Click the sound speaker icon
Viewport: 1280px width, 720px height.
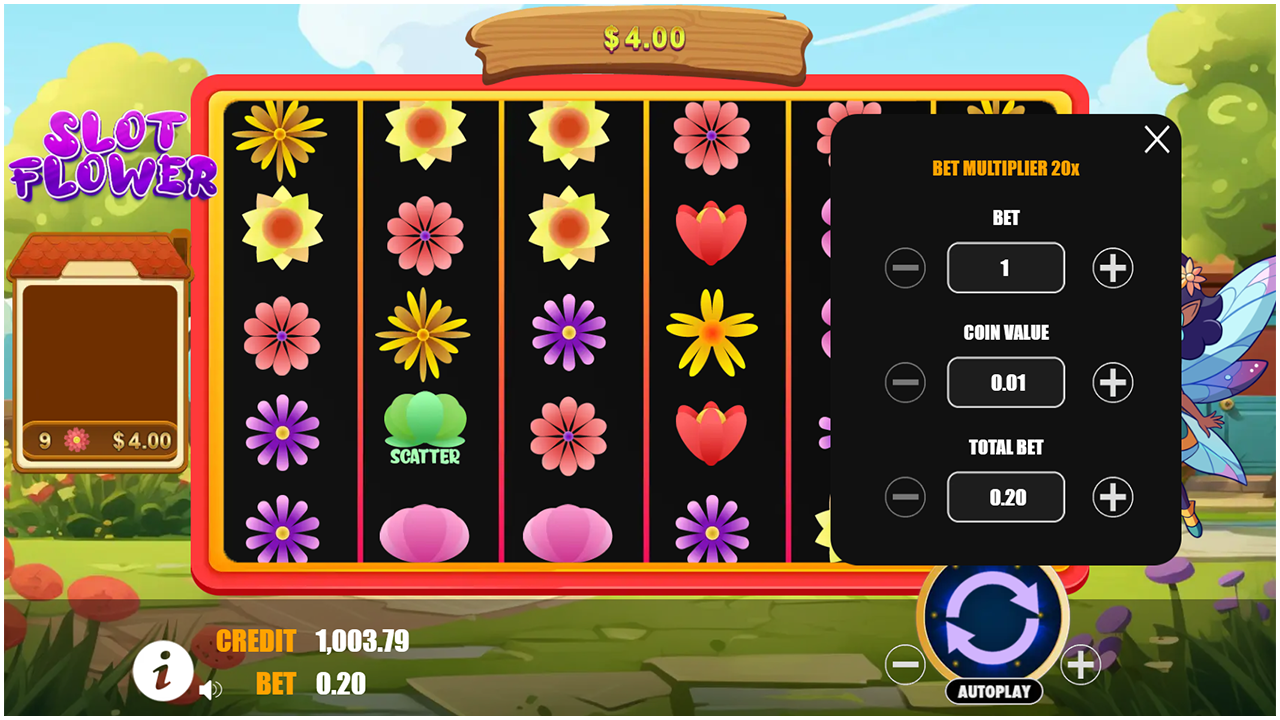[x=212, y=688]
